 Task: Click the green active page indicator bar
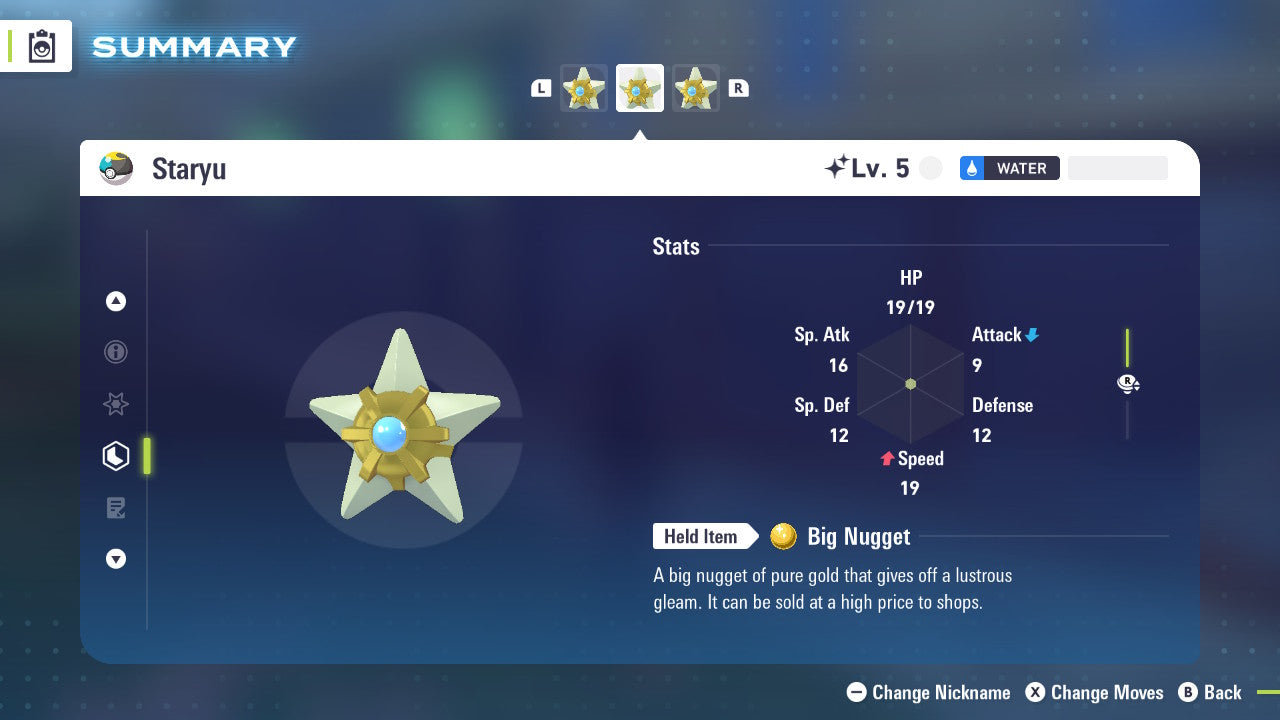coord(147,455)
